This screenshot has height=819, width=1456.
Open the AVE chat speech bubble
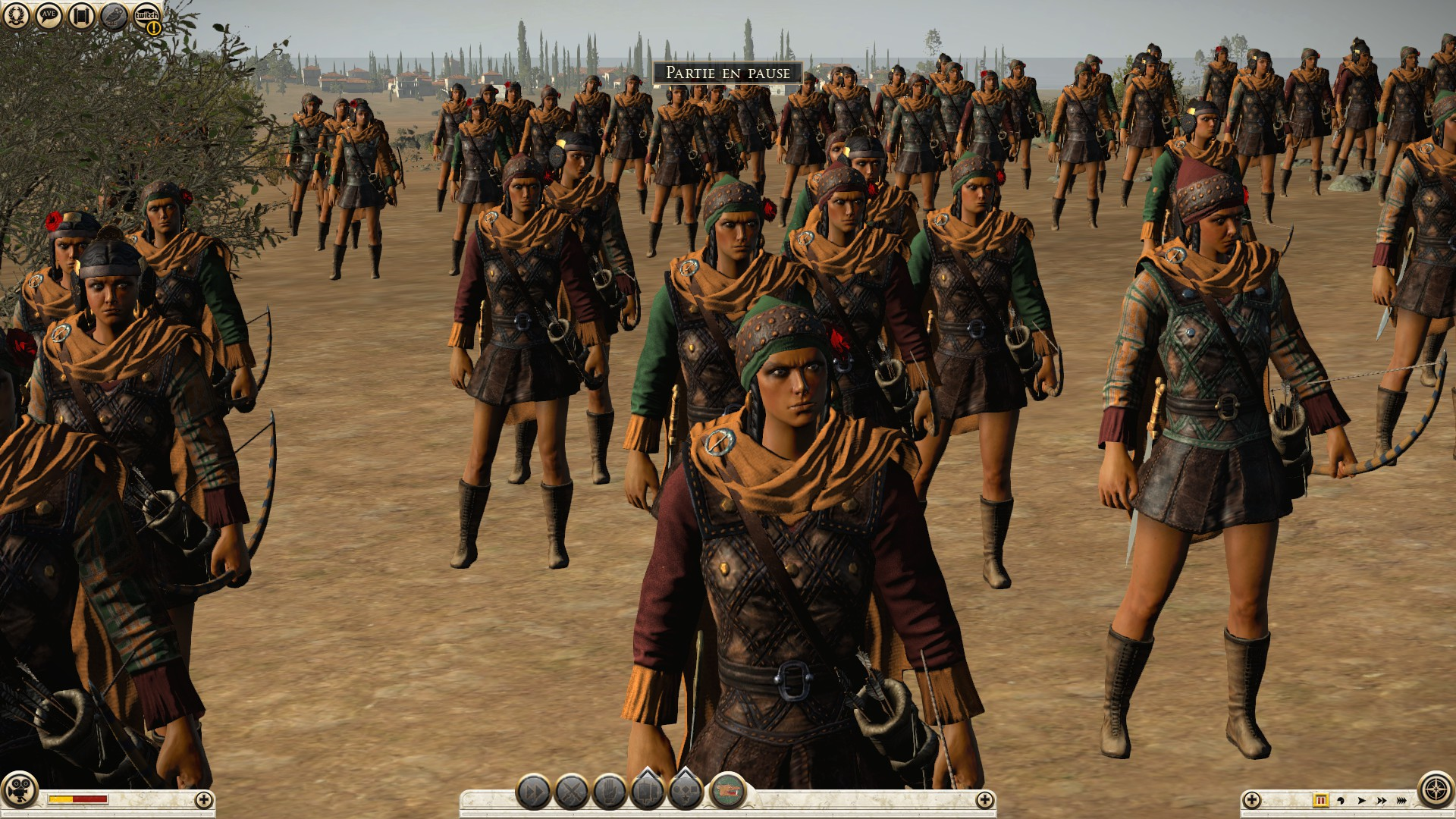coord(49,16)
